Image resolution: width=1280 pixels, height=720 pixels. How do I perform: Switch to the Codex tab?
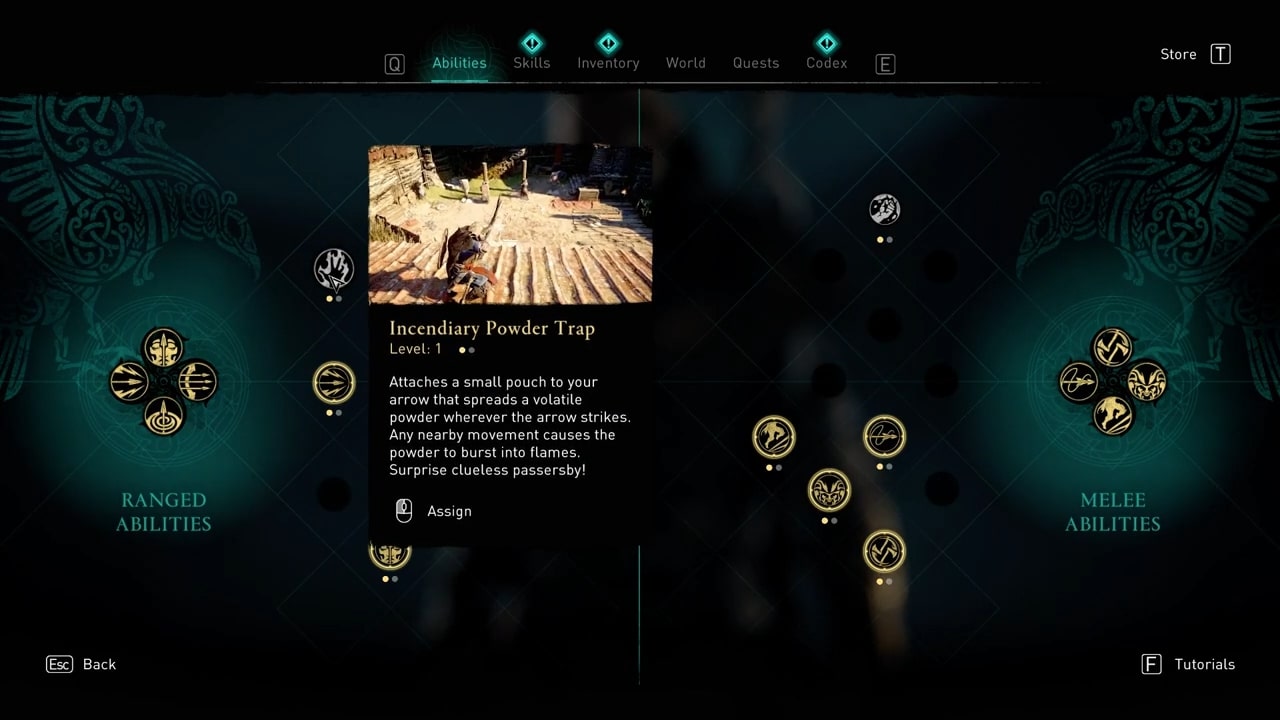[x=826, y=62]
